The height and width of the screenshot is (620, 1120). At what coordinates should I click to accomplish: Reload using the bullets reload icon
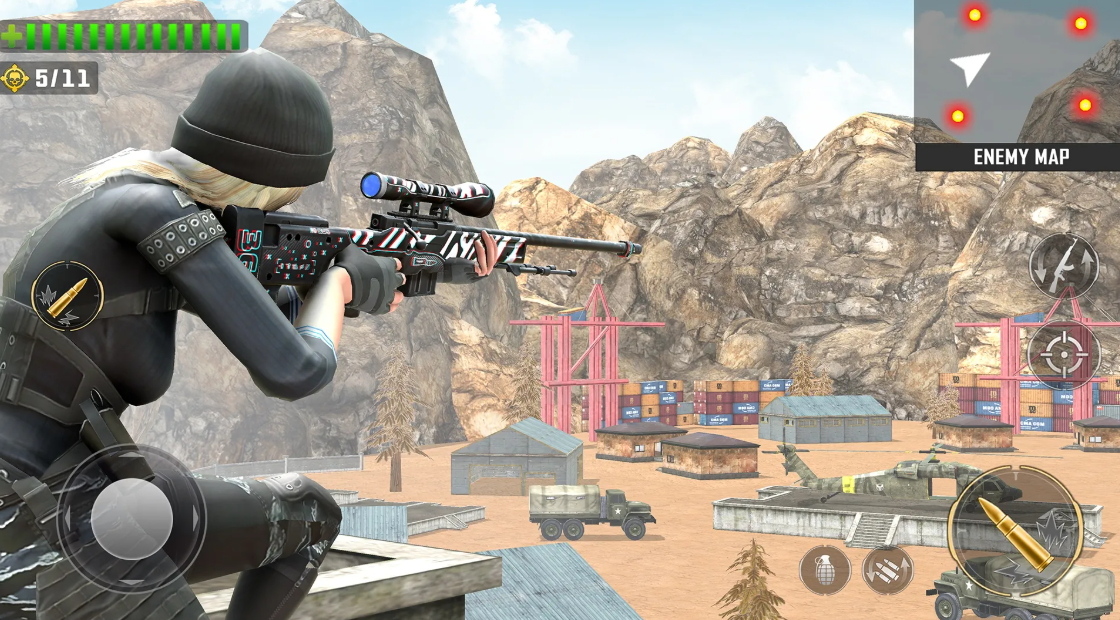(x=888, y=570)
